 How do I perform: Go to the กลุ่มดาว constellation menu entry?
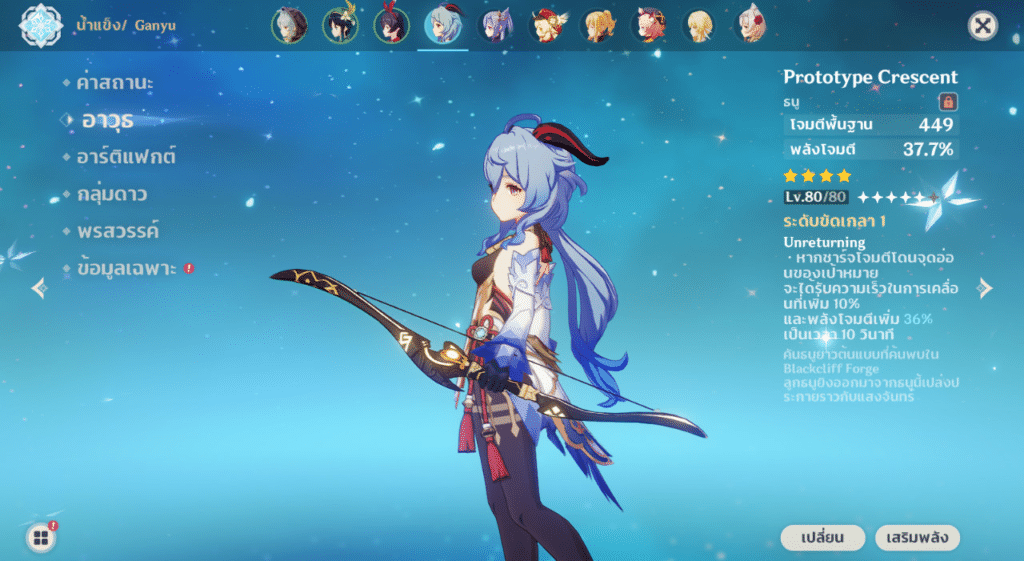111,194
